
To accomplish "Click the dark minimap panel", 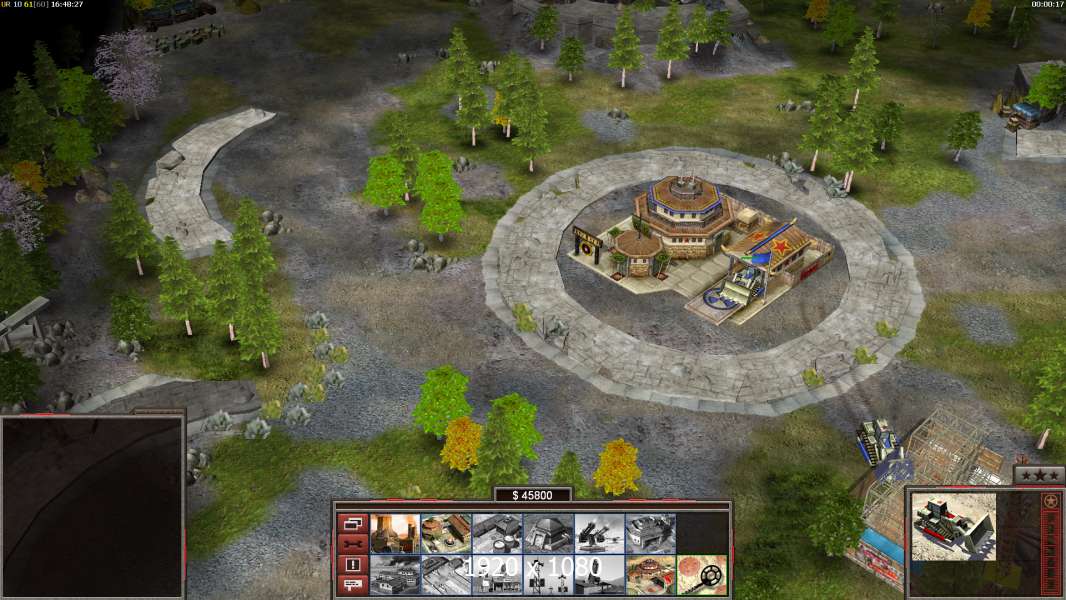I will coord(91,507).
